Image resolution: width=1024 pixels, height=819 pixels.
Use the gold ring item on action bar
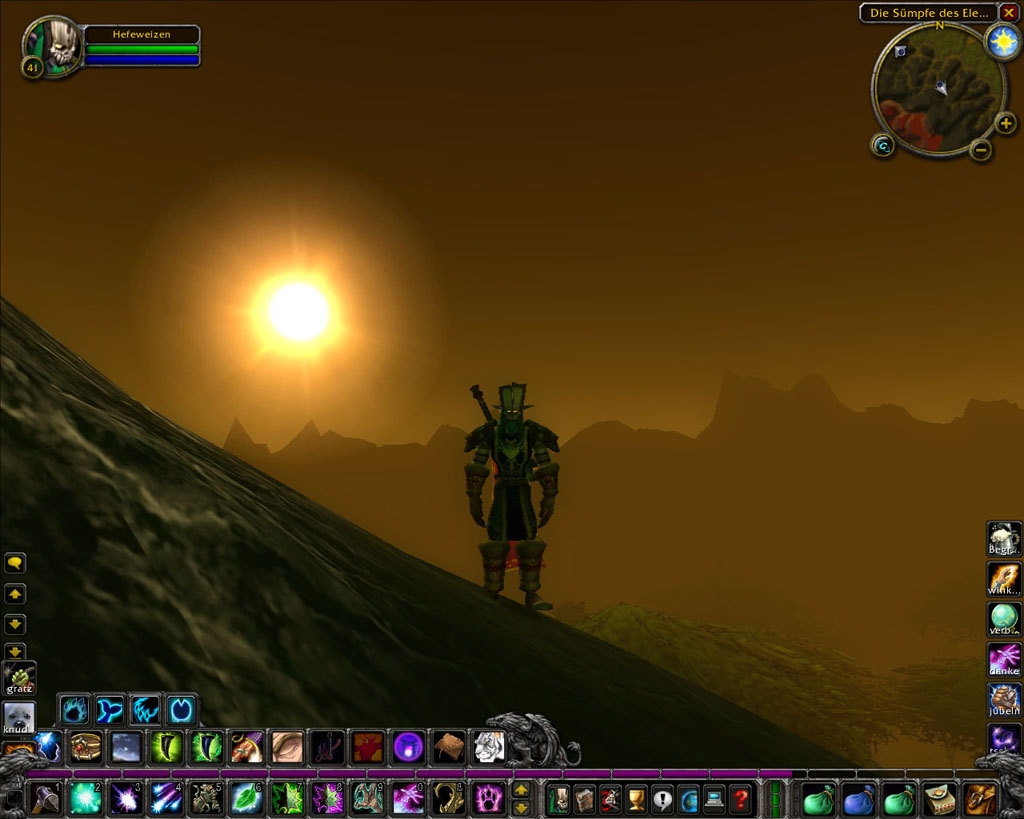86,746
